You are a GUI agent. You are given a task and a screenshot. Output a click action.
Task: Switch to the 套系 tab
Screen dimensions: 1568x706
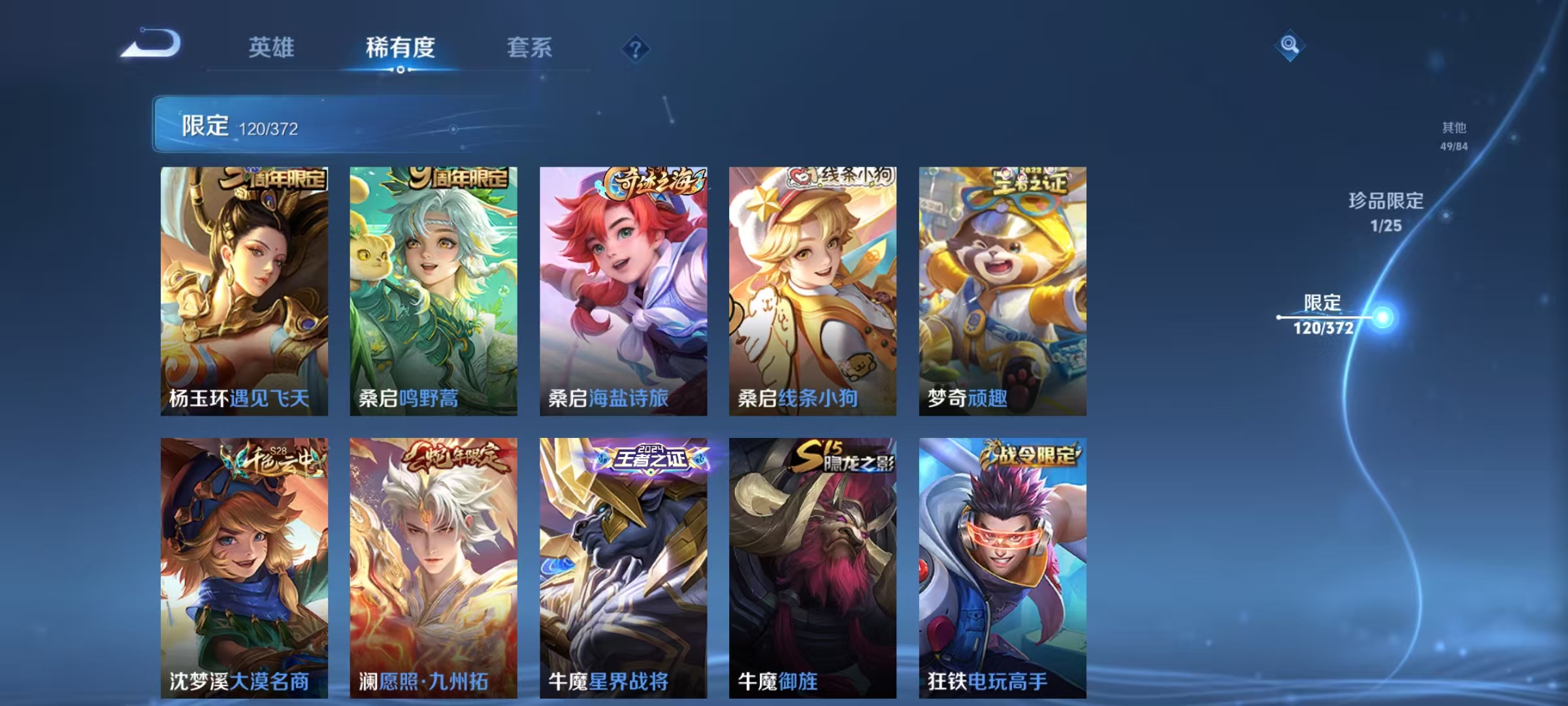530,48
